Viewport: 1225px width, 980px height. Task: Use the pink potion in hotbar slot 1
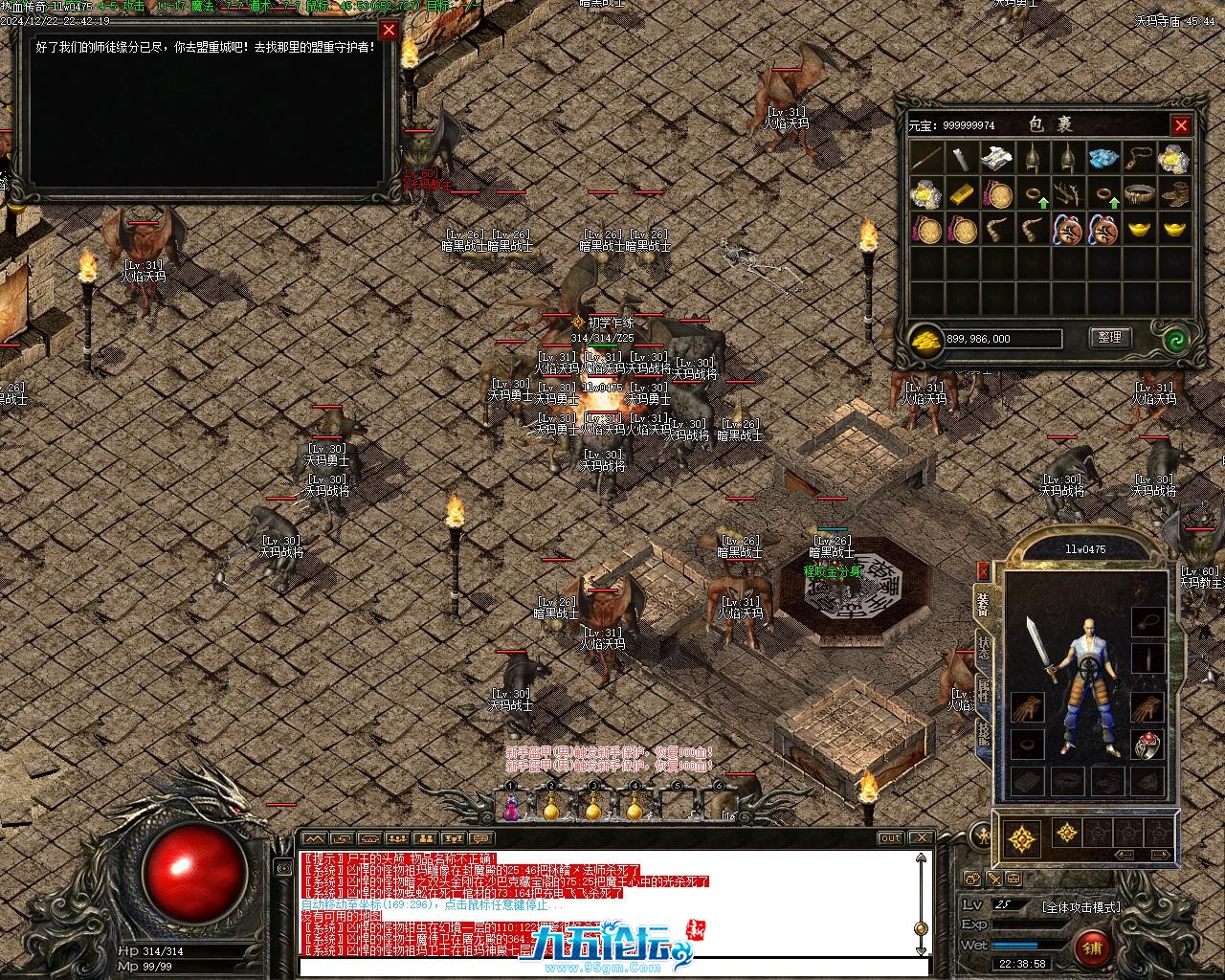[512, 809]
